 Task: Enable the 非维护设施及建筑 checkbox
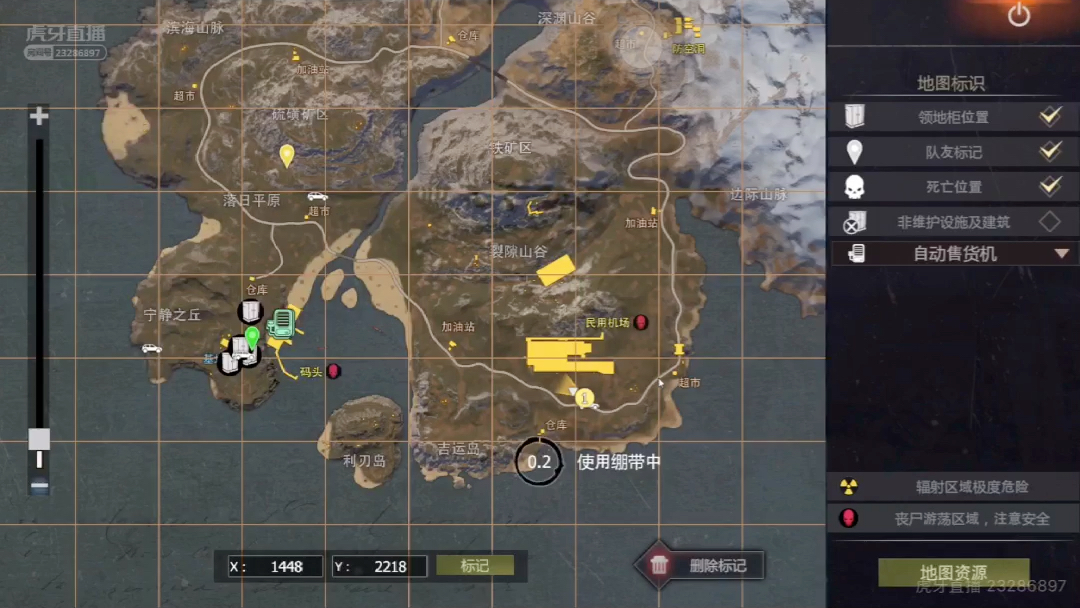[1049, 222]
